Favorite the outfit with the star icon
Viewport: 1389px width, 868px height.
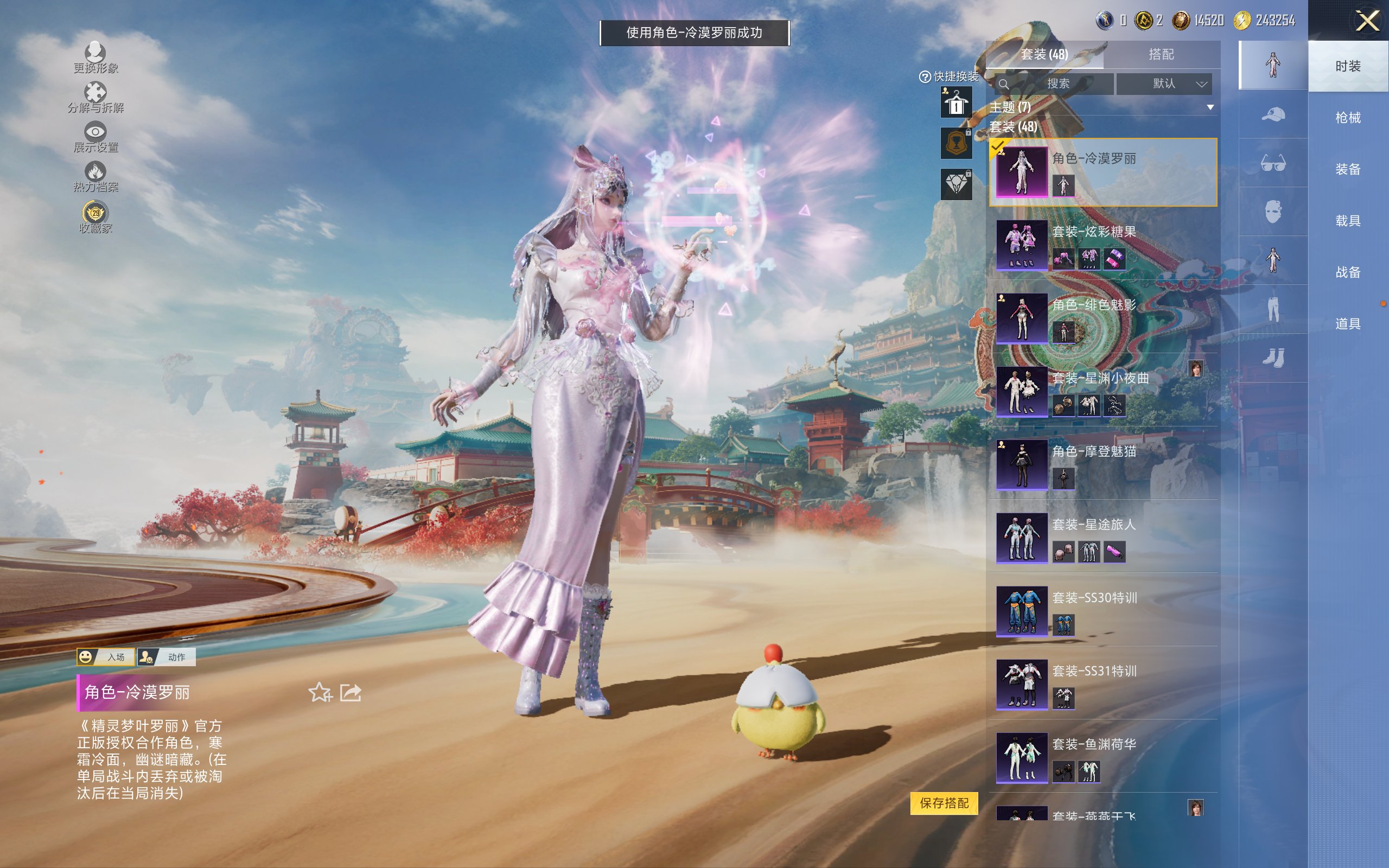pyautogui.click(x=320, y=693)
